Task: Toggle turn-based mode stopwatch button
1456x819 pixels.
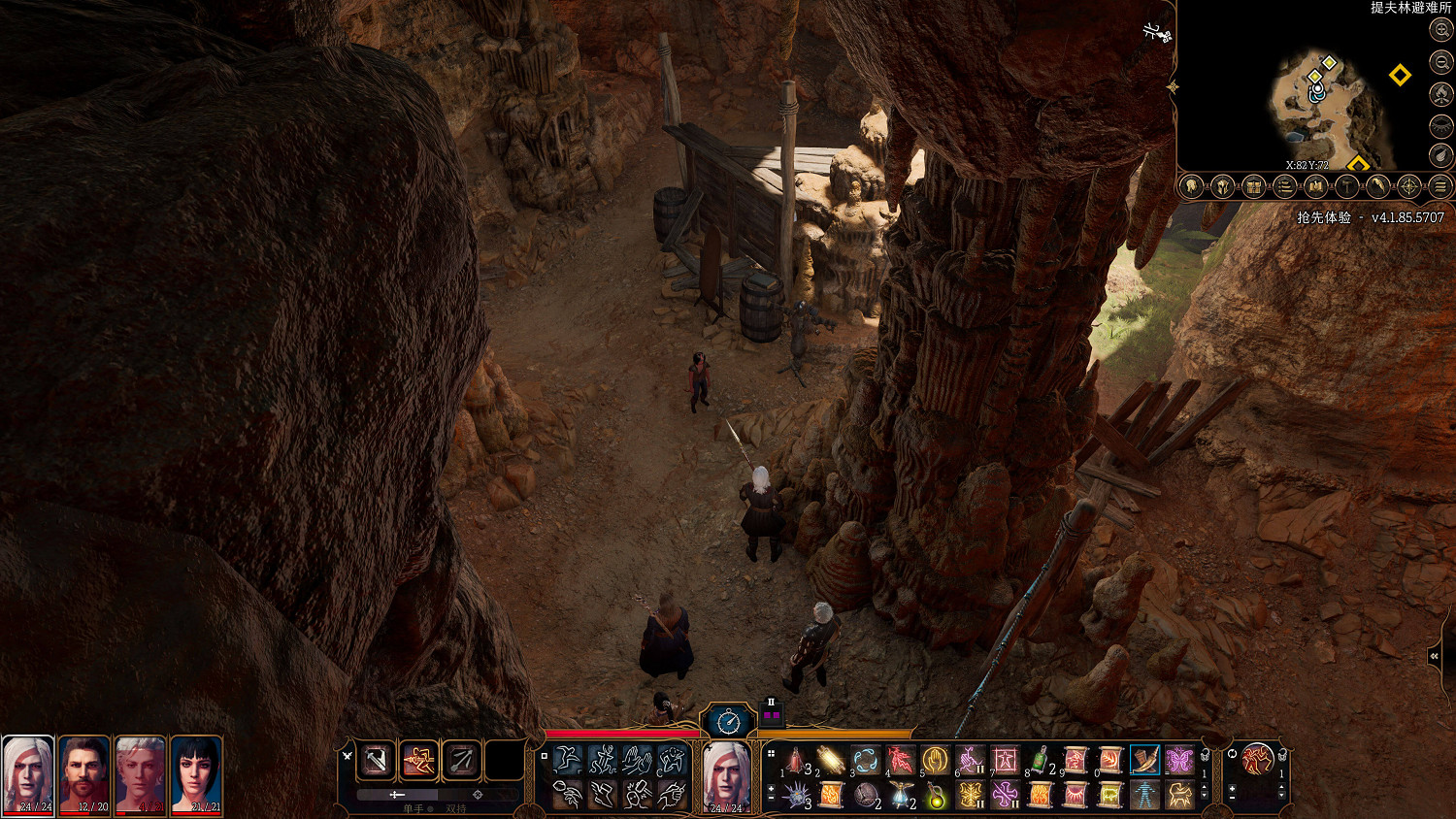Action: 728,721
